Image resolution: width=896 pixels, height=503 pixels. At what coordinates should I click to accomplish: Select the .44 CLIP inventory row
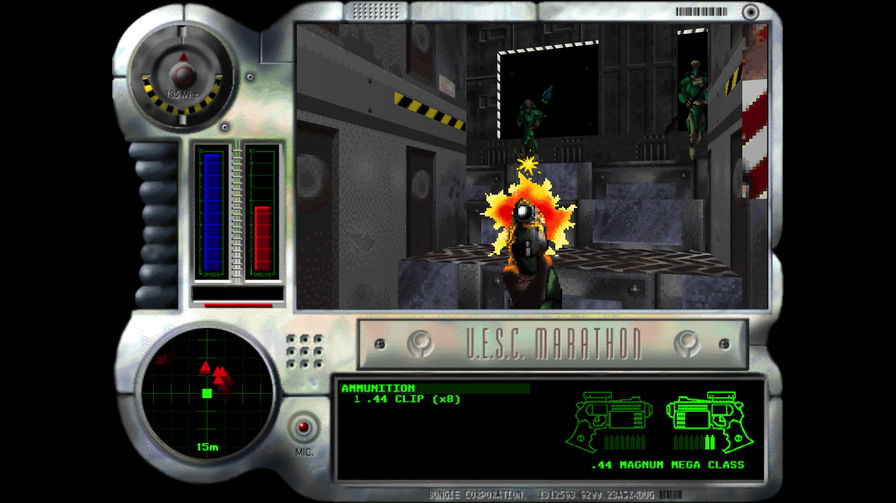pyautogui.click(x=398, y=399)
